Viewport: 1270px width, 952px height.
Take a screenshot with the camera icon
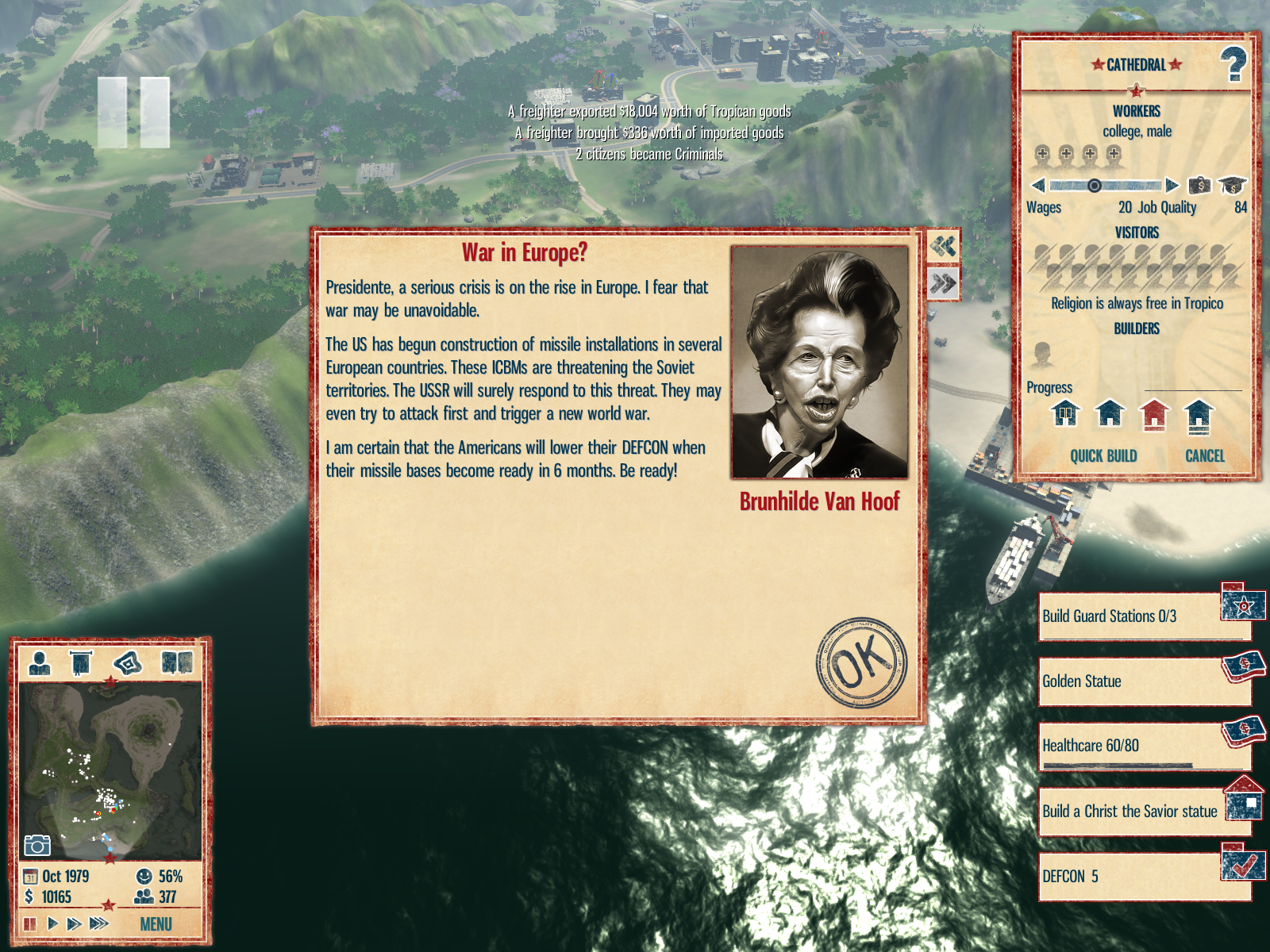click(x=37, y=846)
